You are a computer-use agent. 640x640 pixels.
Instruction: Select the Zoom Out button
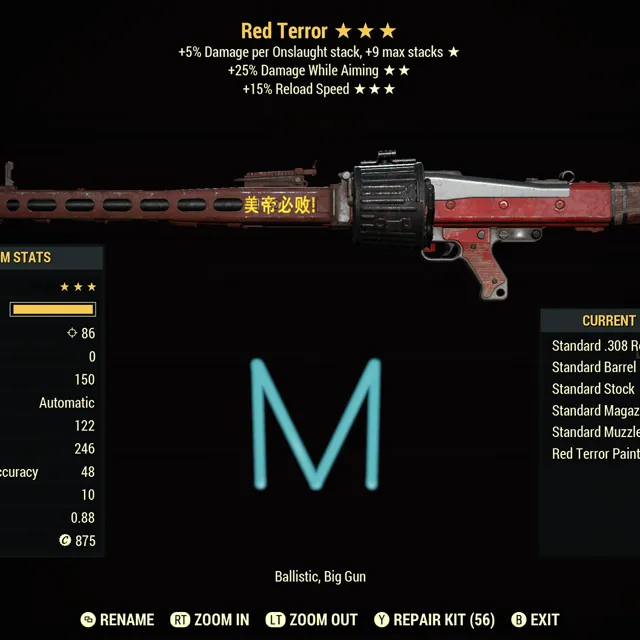point(312,620)
